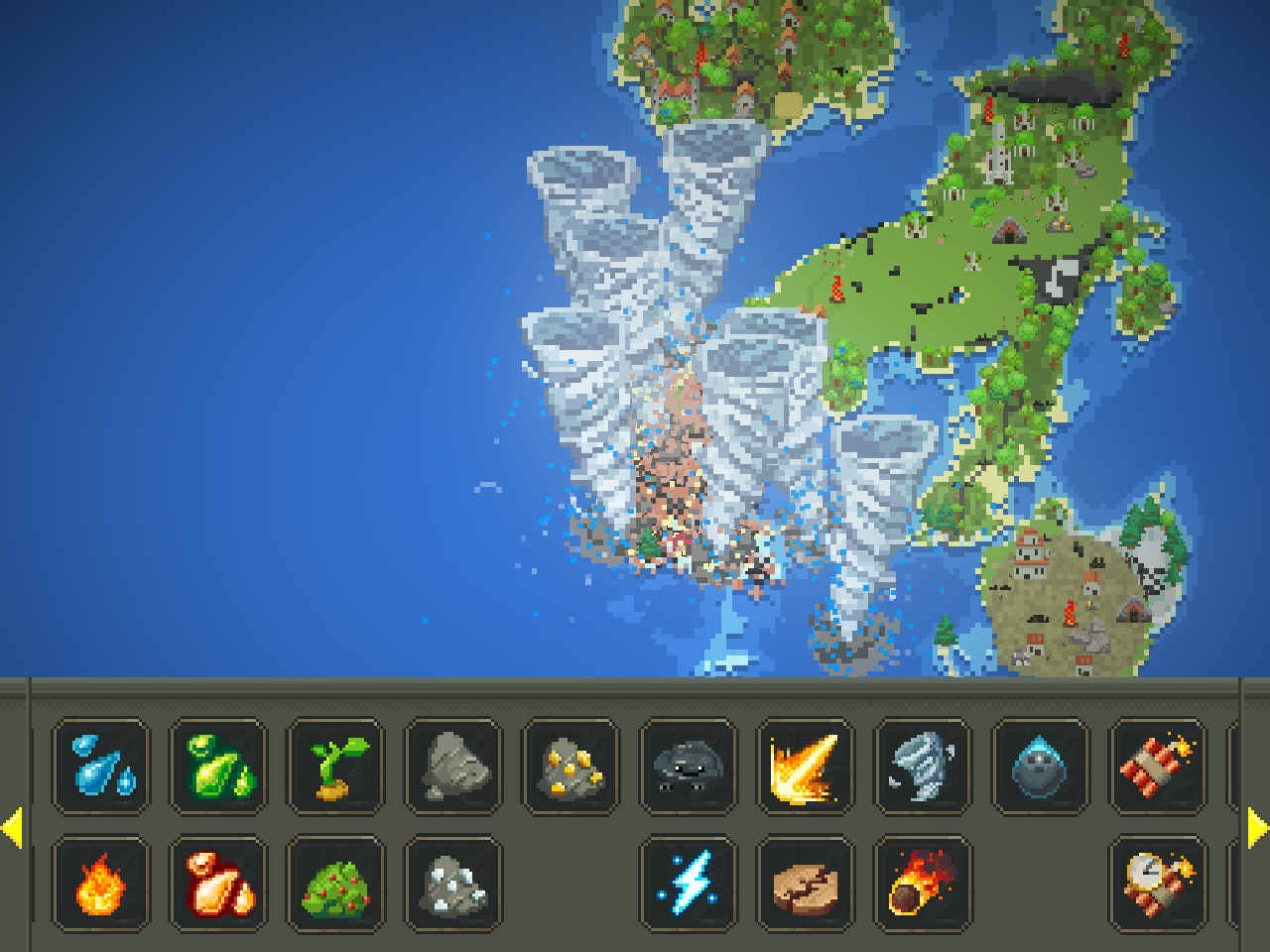Viewport: 1270px width, 952px height.
Task: Click the Rain cloud power
Action: click(689, 766)
